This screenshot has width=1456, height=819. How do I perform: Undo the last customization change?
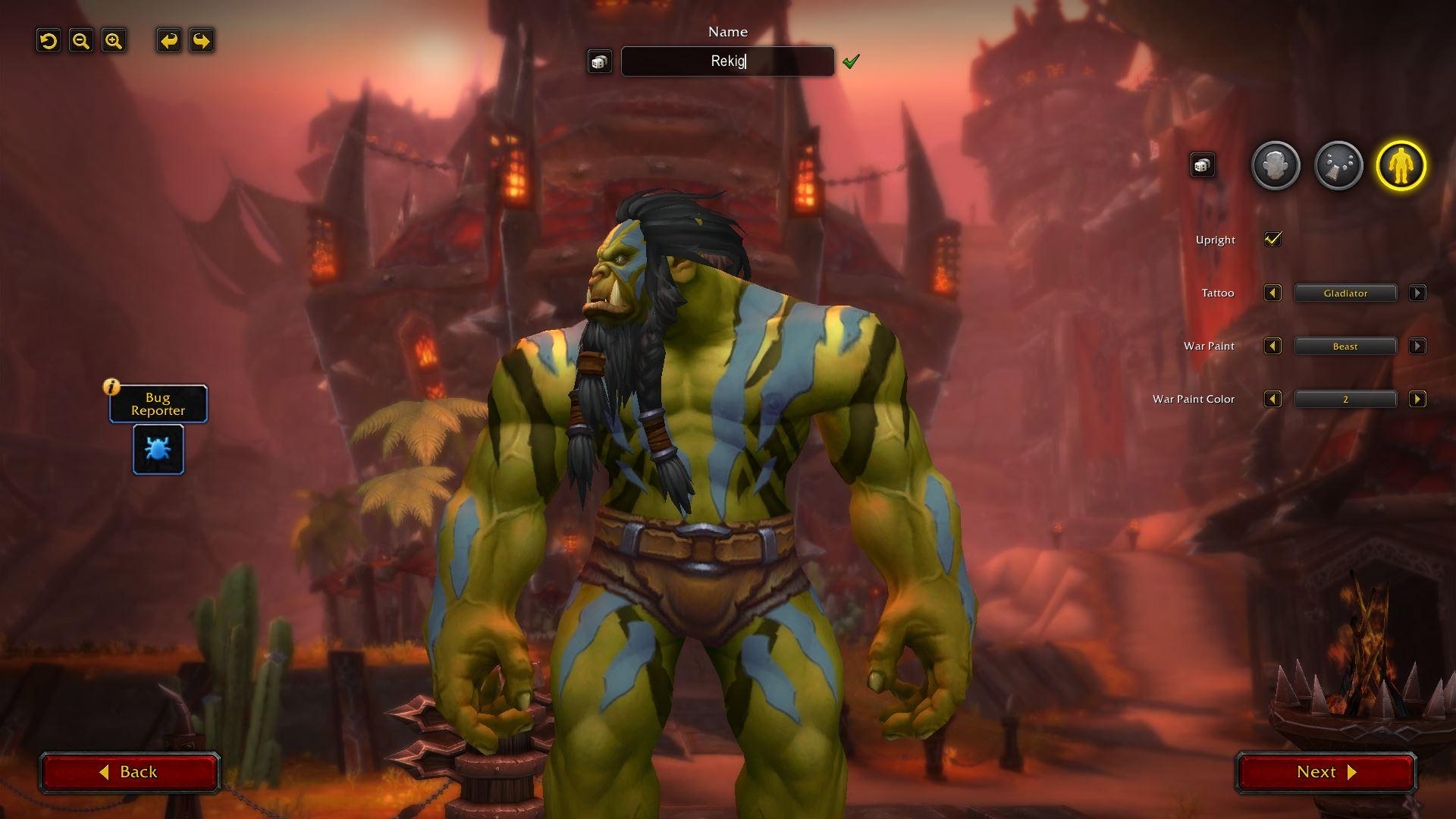coord(169,41)
